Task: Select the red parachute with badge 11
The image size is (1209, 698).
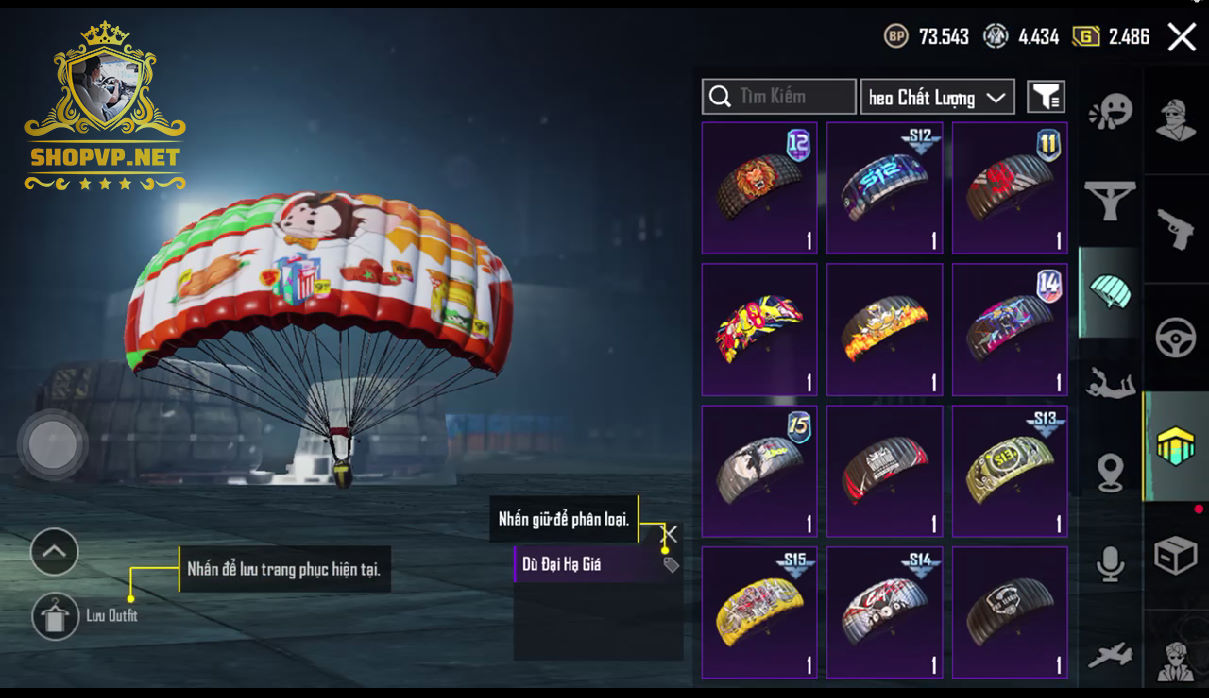Action: pos(1009,188)
